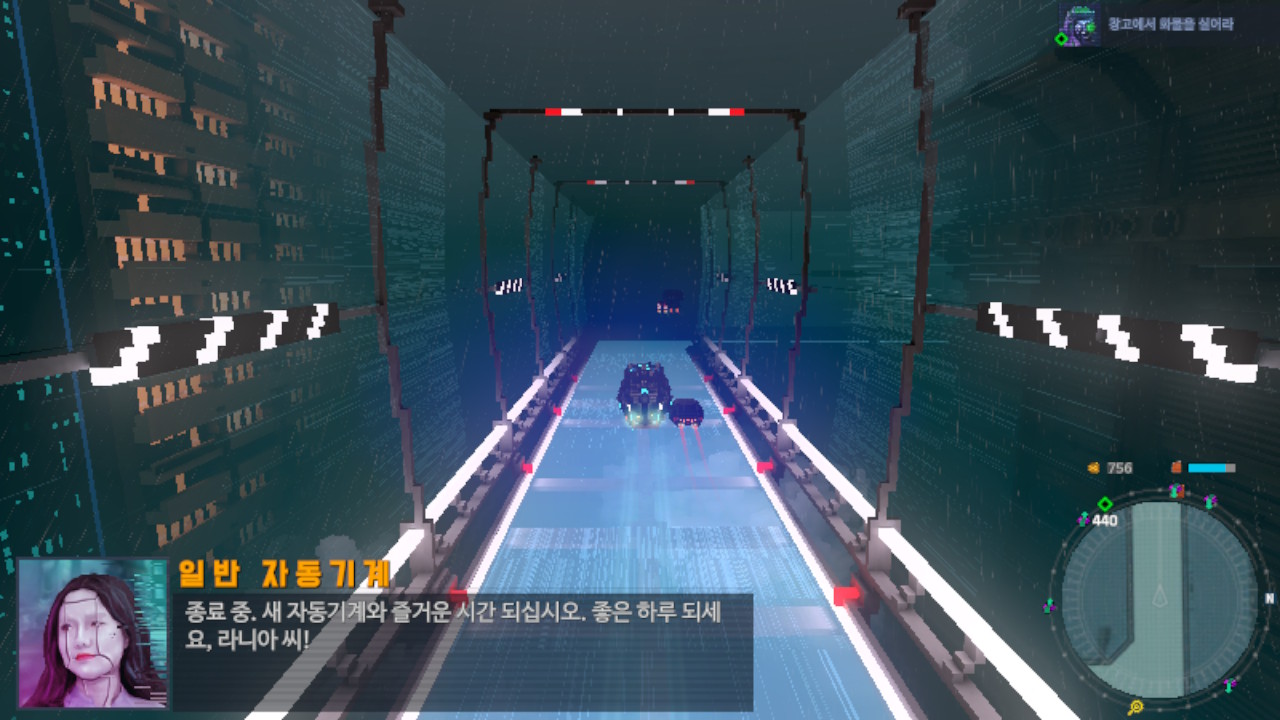Click the altitude value 440

click(1104, 520)
